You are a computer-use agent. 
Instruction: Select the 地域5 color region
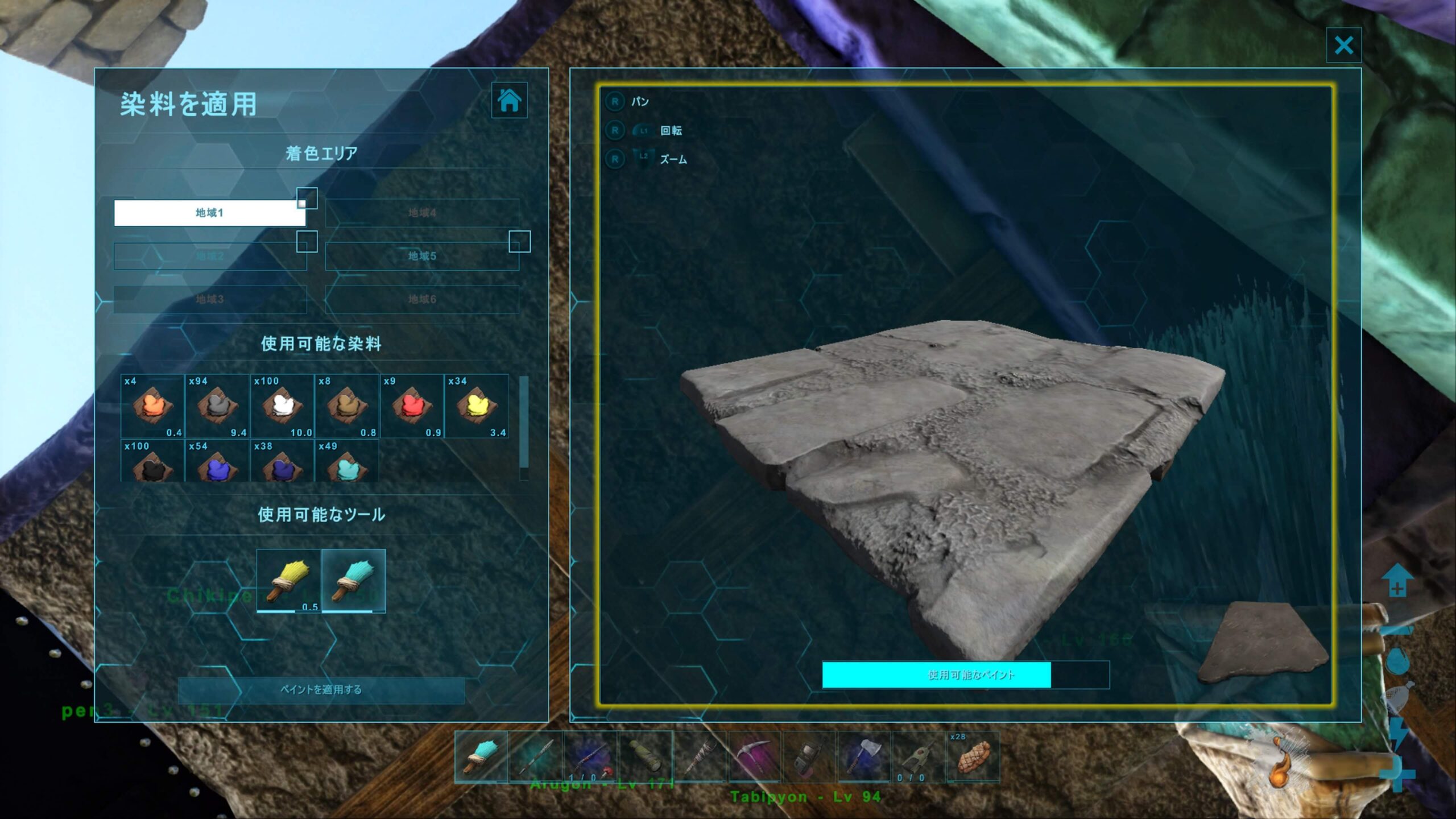point(422,256)
